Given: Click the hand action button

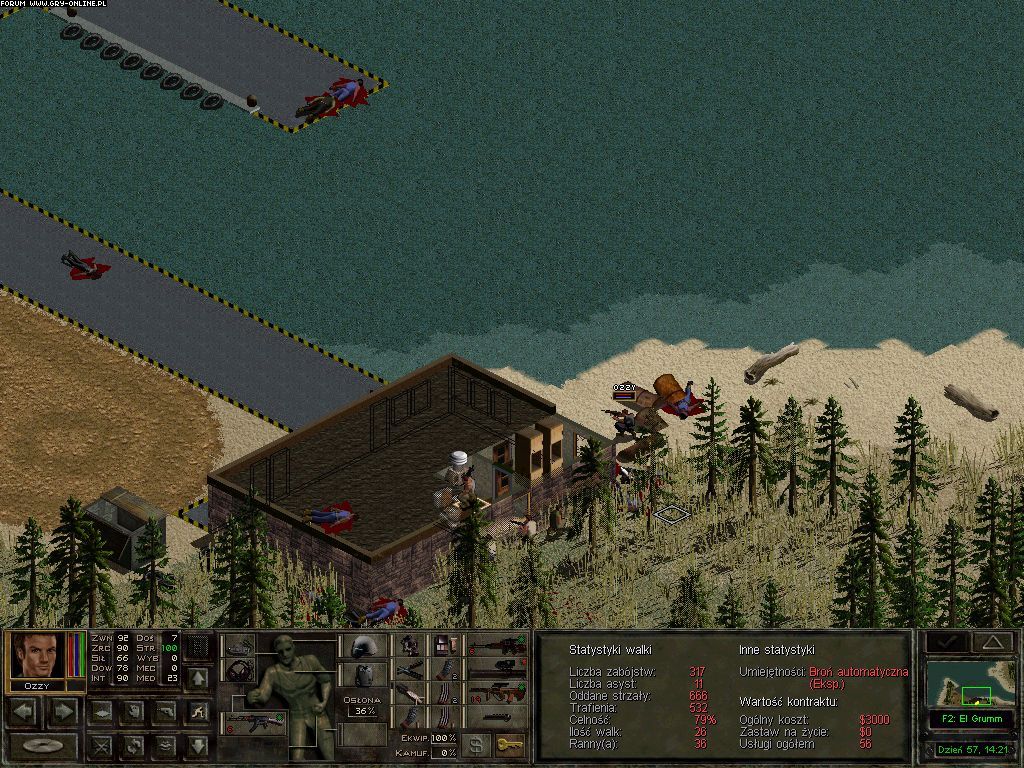Looking at the screenshot, I should (133, 712).
